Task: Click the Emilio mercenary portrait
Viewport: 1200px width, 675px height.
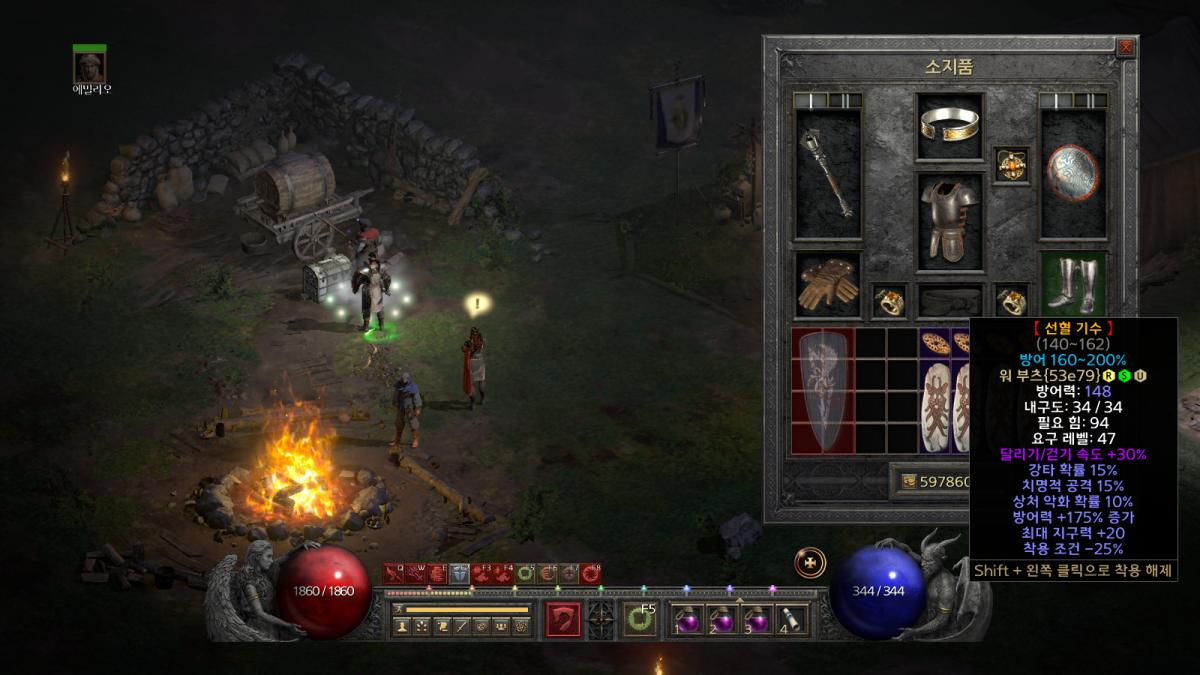Action: point(90,66)
